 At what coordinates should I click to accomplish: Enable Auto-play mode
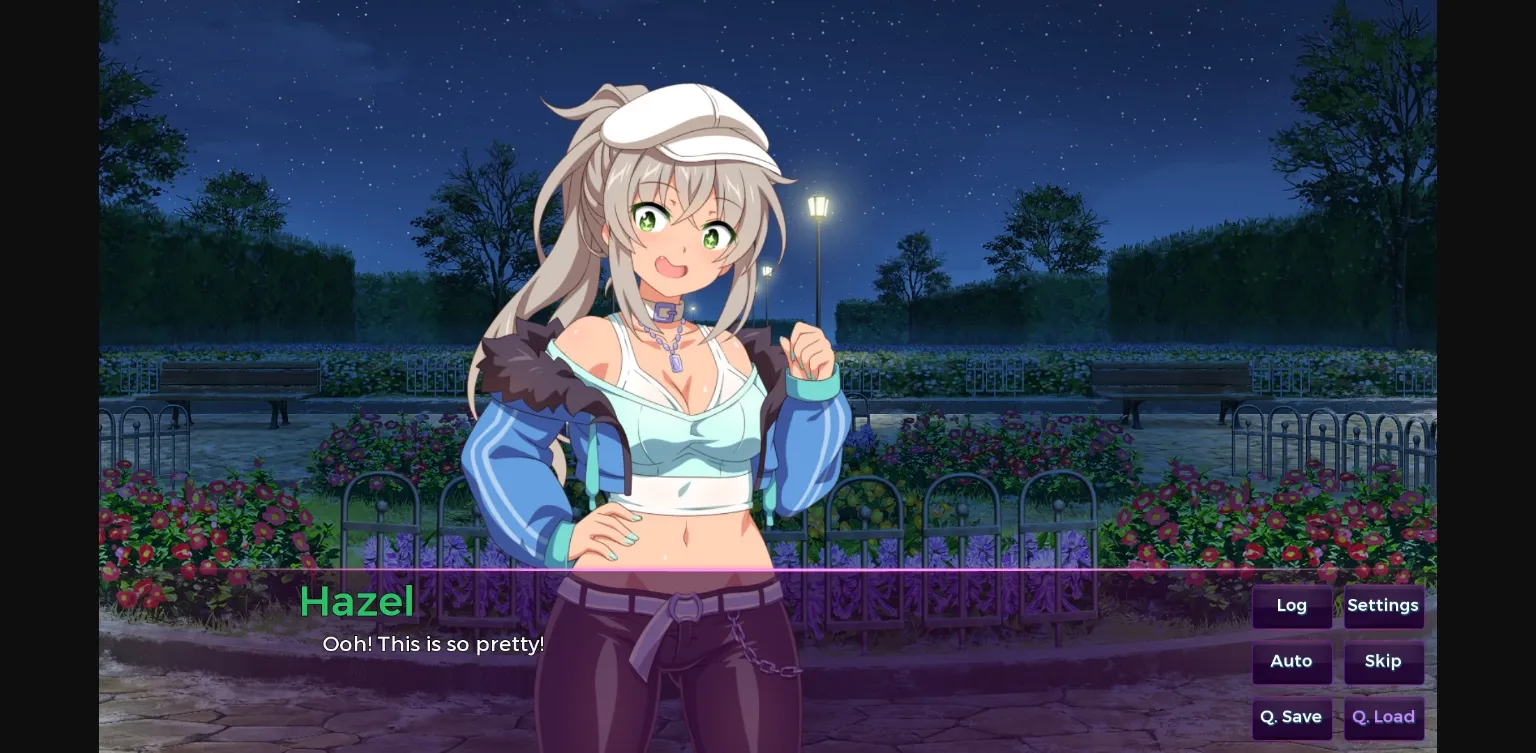(x=1291, y=661)
